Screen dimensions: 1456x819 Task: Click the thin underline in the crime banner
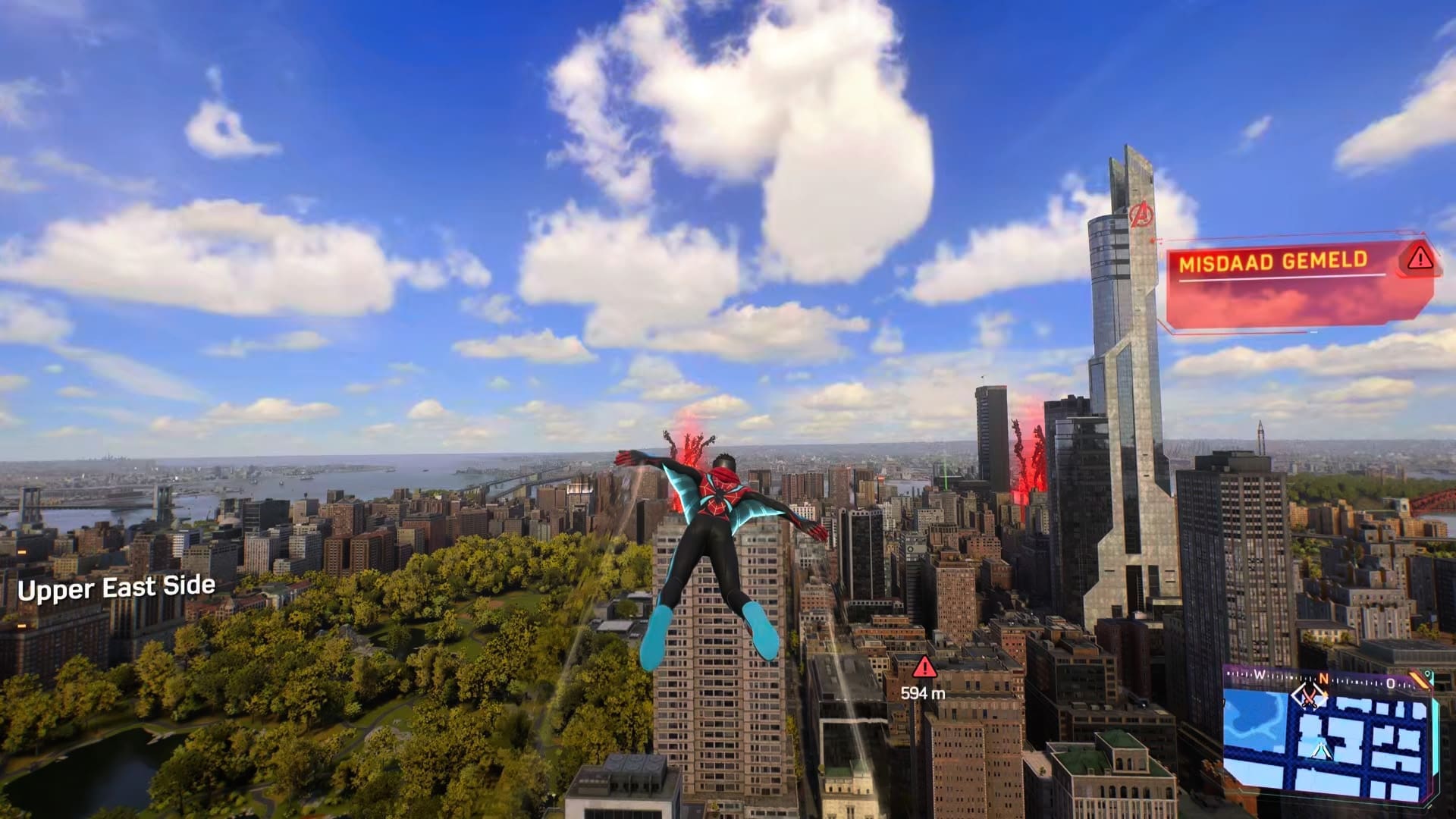[1280, 278]
